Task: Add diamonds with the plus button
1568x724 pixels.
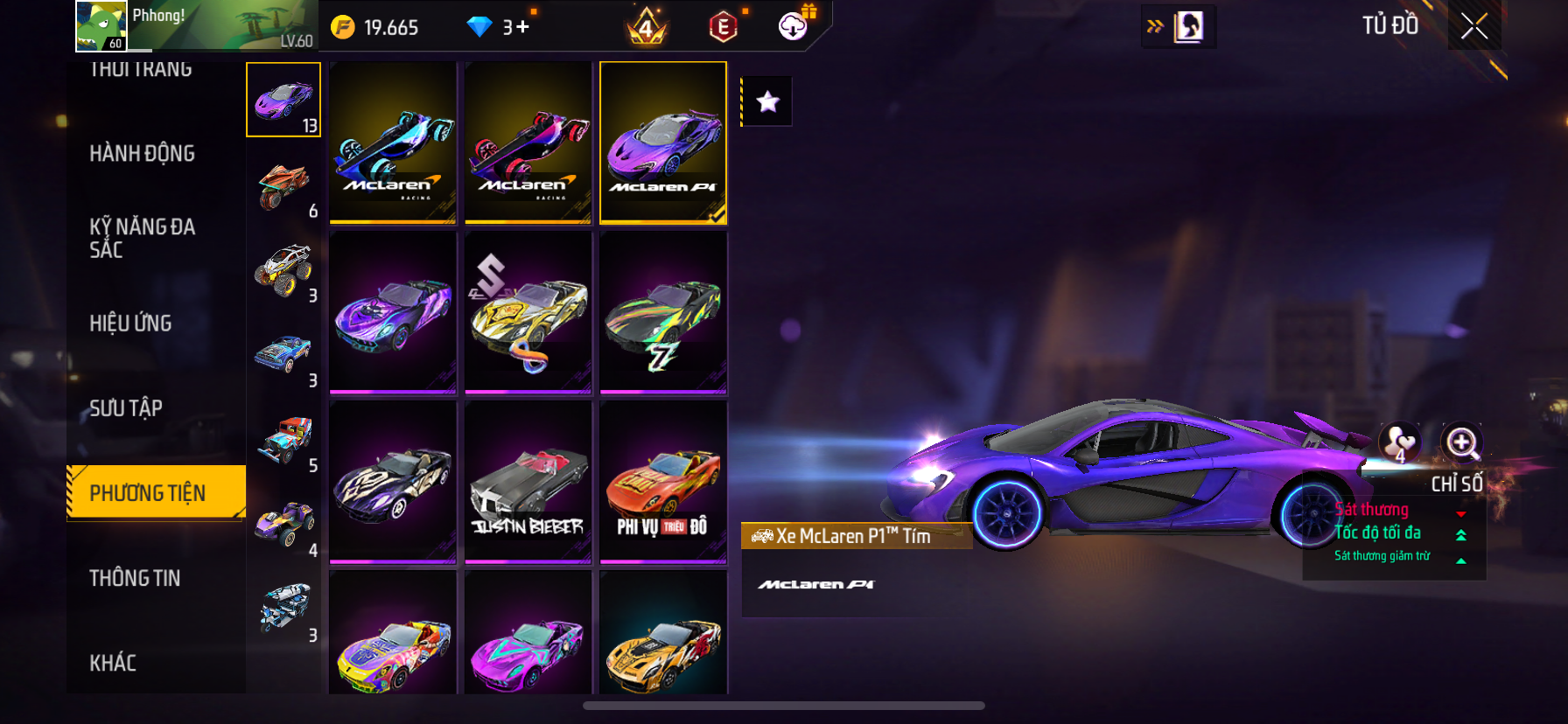Action: [522, 27]
